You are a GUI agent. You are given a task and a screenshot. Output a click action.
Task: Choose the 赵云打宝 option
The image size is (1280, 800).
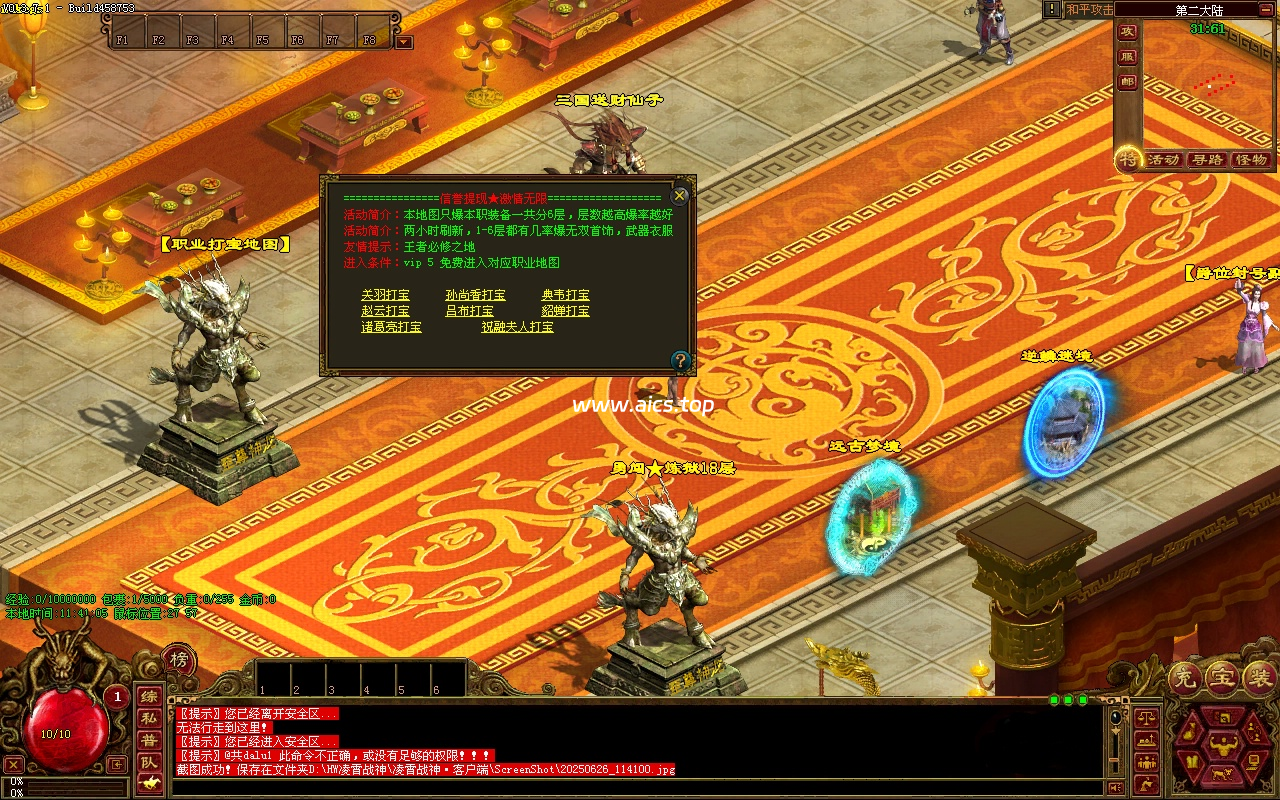[x=385, y=311]
